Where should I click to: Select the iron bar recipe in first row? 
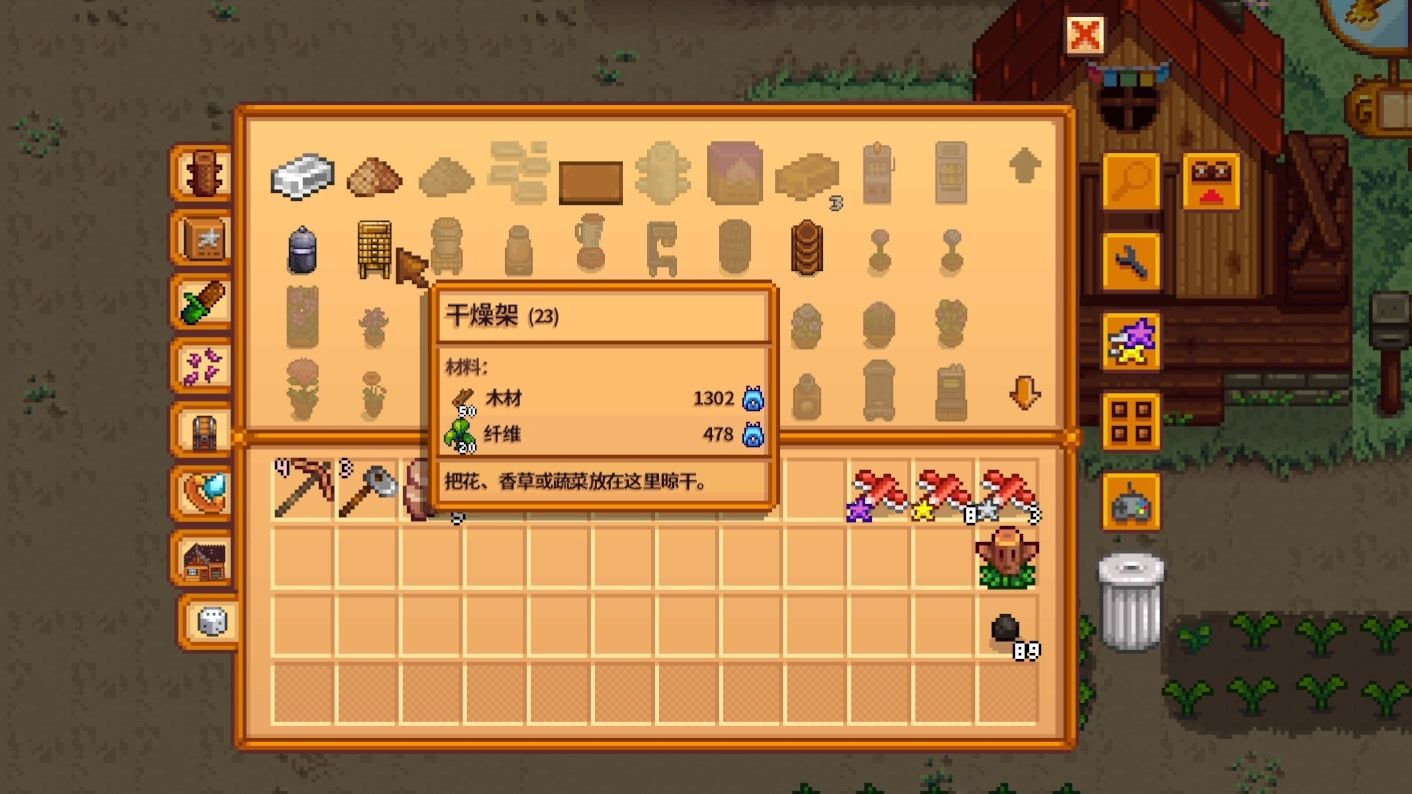click(x=300, y=176)
